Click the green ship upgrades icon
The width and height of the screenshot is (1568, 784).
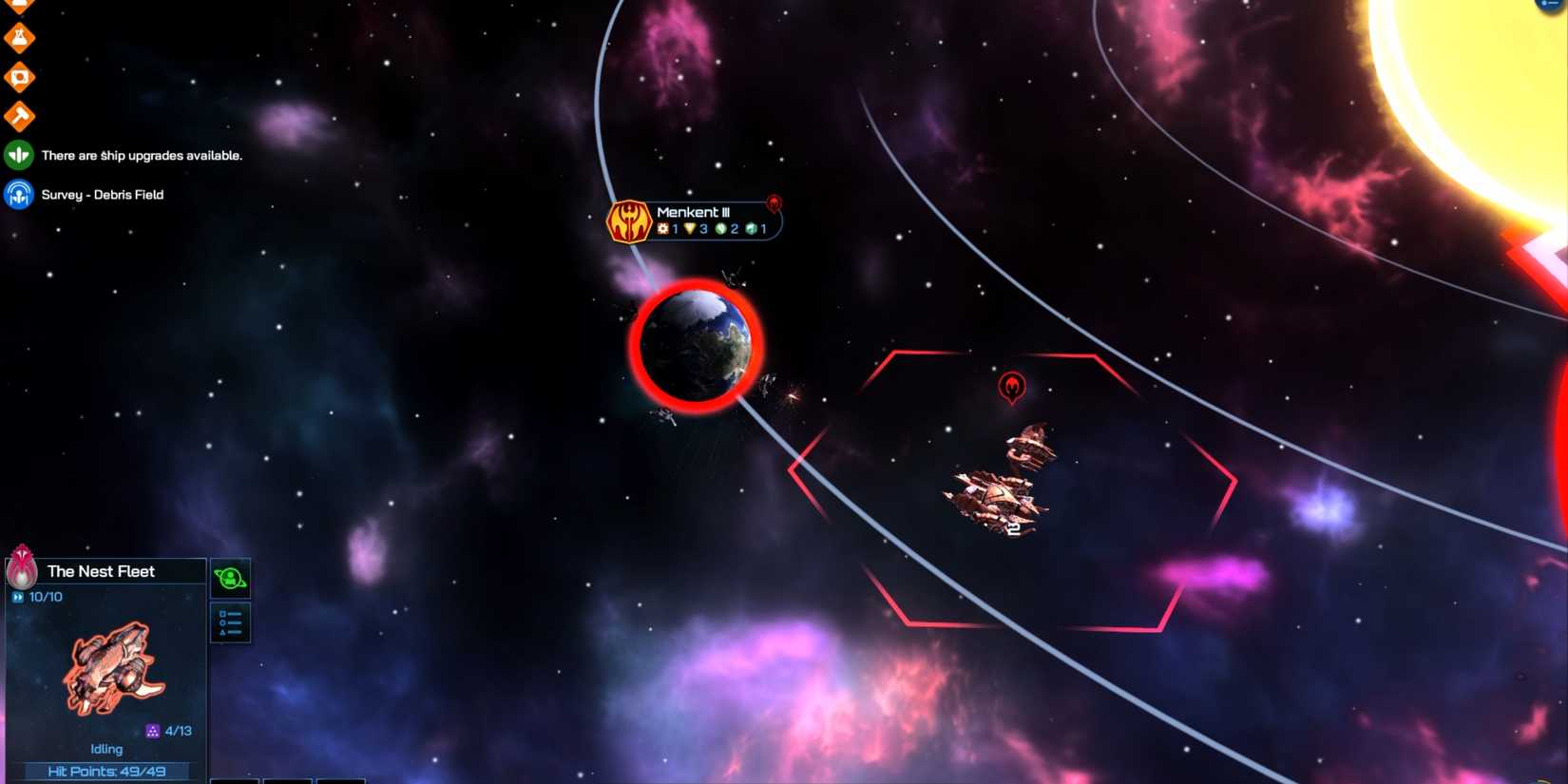pos(18,154)
